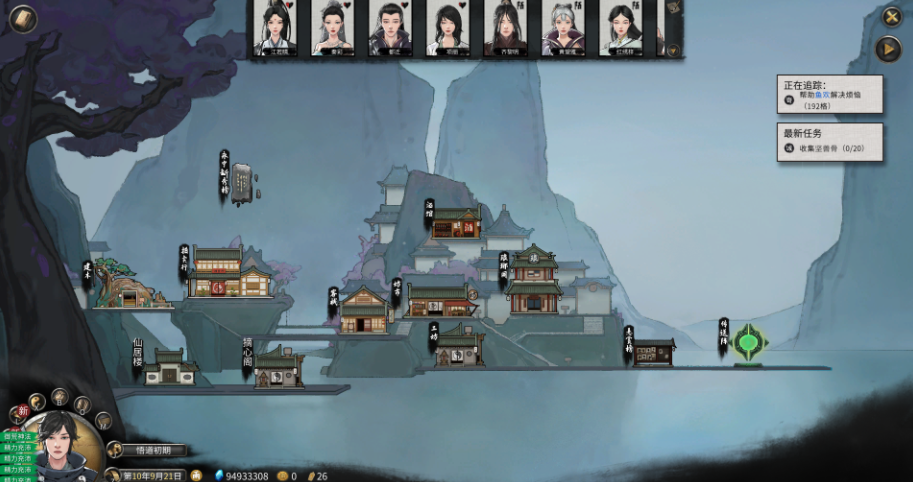Visit the 酒馆 tavern building
This screenshot has height=482, width=913.
[x=455, y=224]
